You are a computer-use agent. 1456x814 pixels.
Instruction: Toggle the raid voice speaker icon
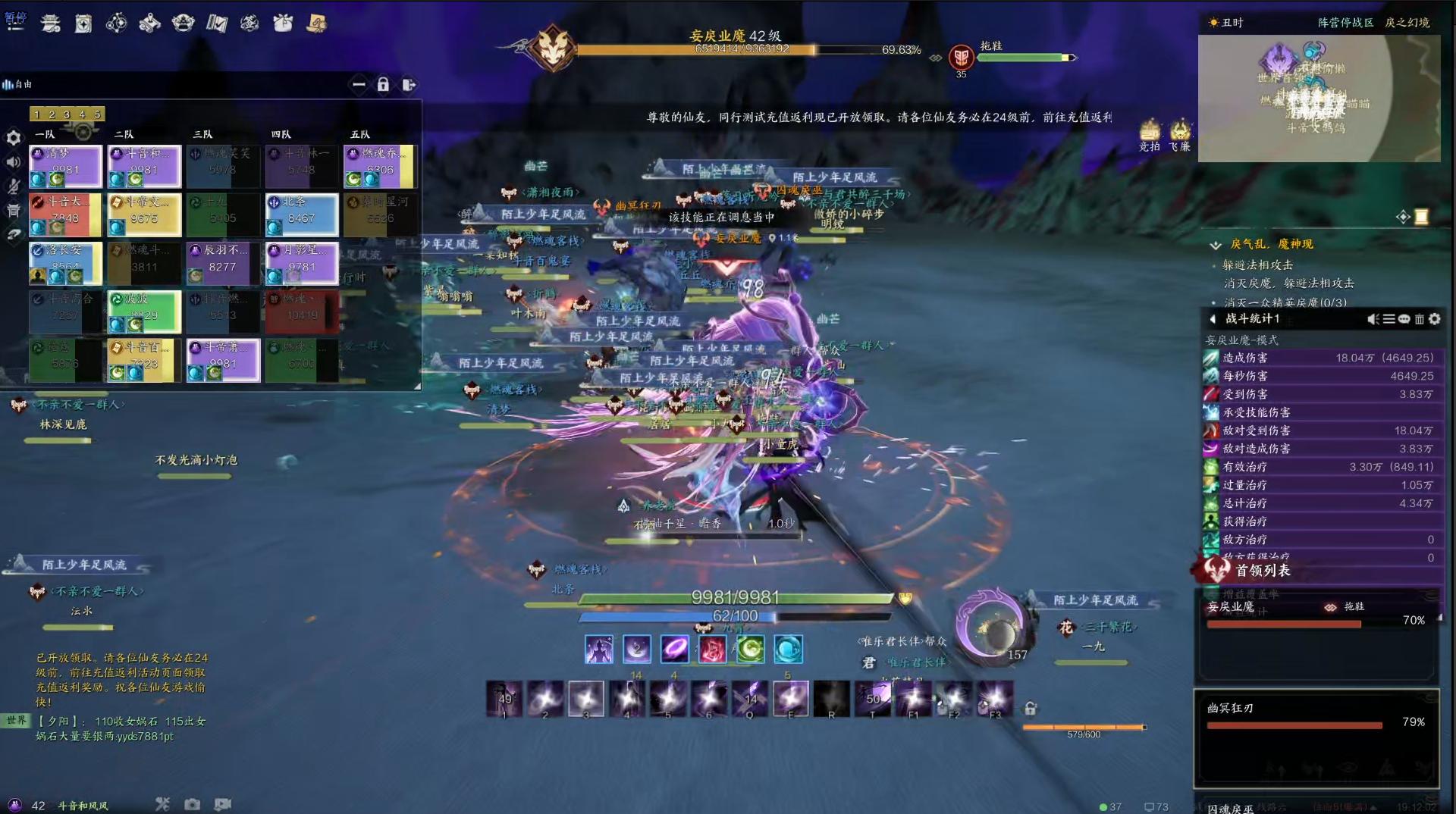(x=14, y=161)
